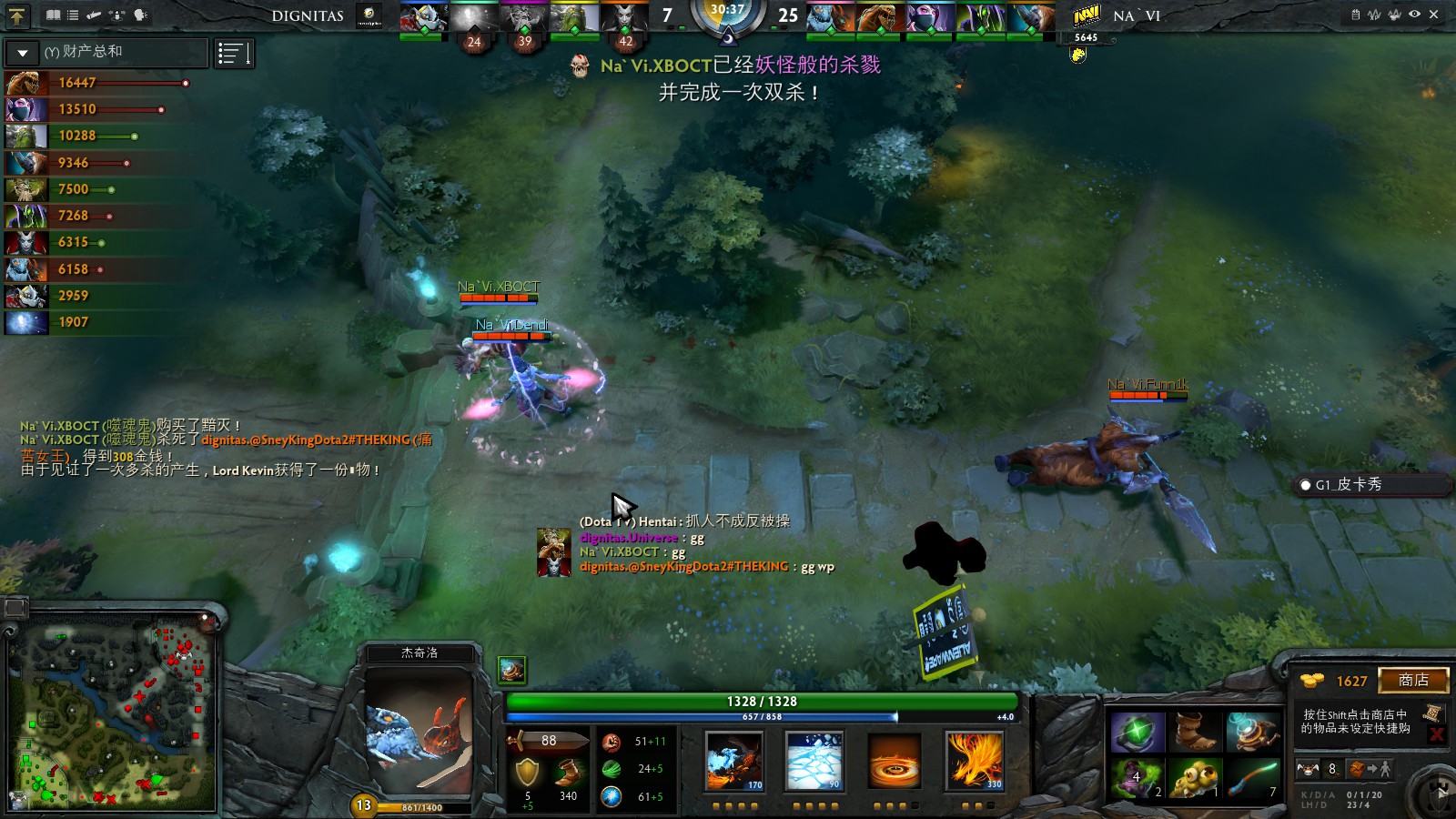Select the drawing pen spectator tool
The height and width of the screenshot is (819, 1456).
tap(93, 15)
